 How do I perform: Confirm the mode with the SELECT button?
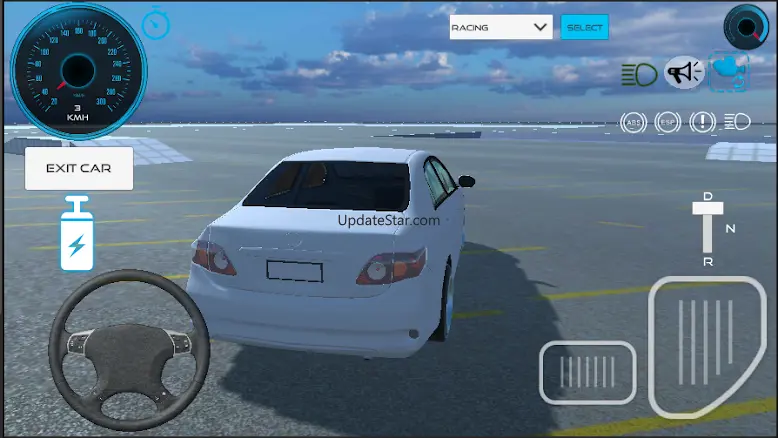[x=584, y=27]
